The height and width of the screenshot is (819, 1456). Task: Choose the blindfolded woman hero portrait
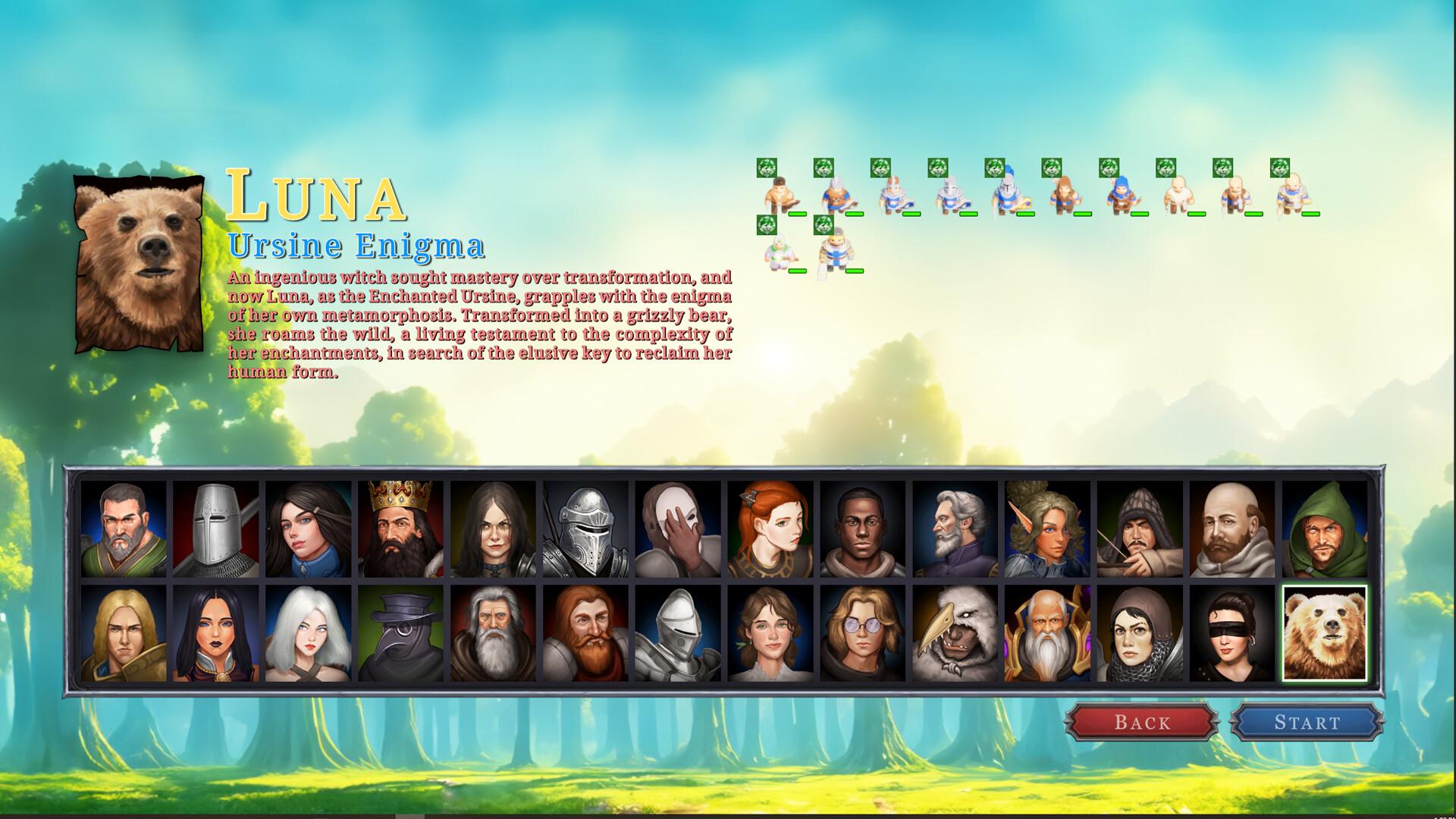pos(1232,633)
